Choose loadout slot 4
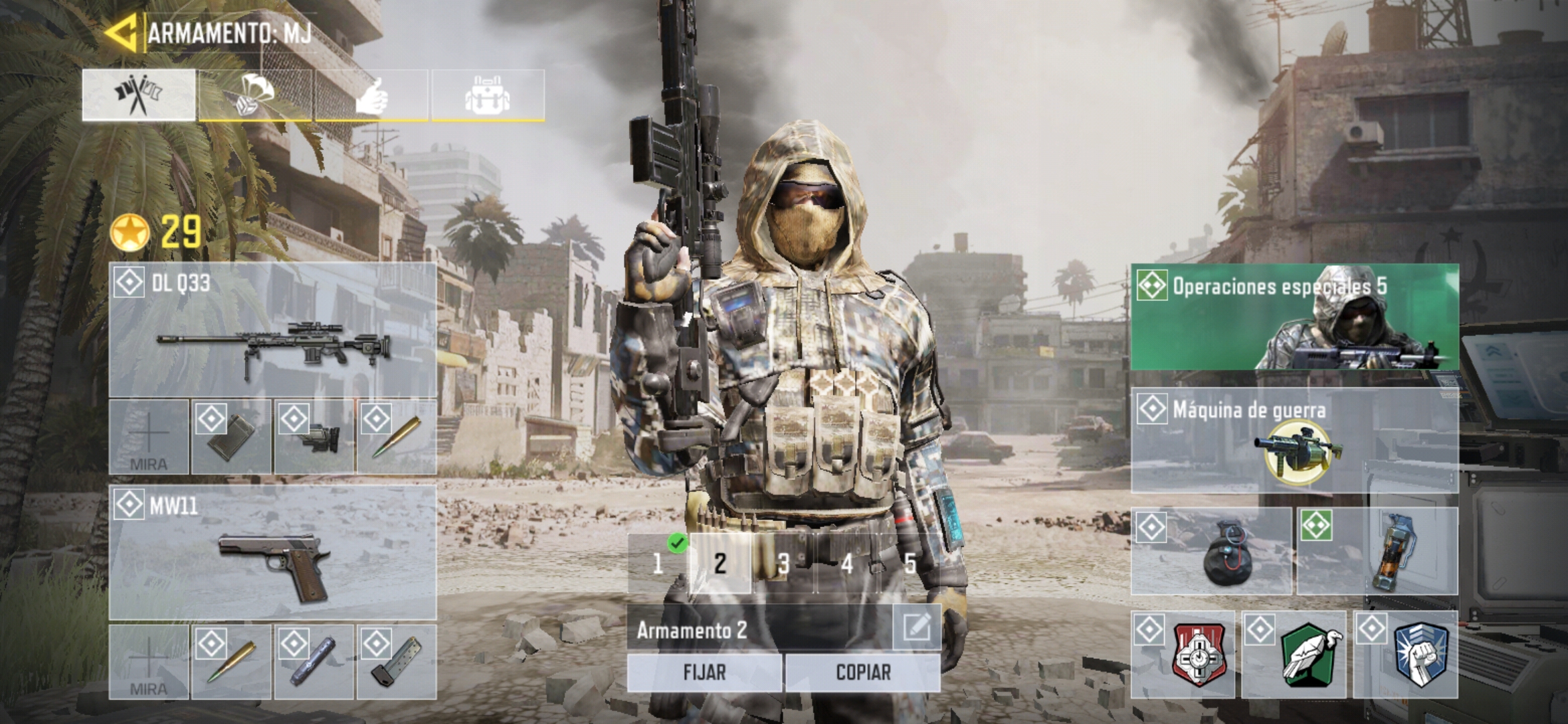The image size is (1568, 724). (x=846, y=564)
